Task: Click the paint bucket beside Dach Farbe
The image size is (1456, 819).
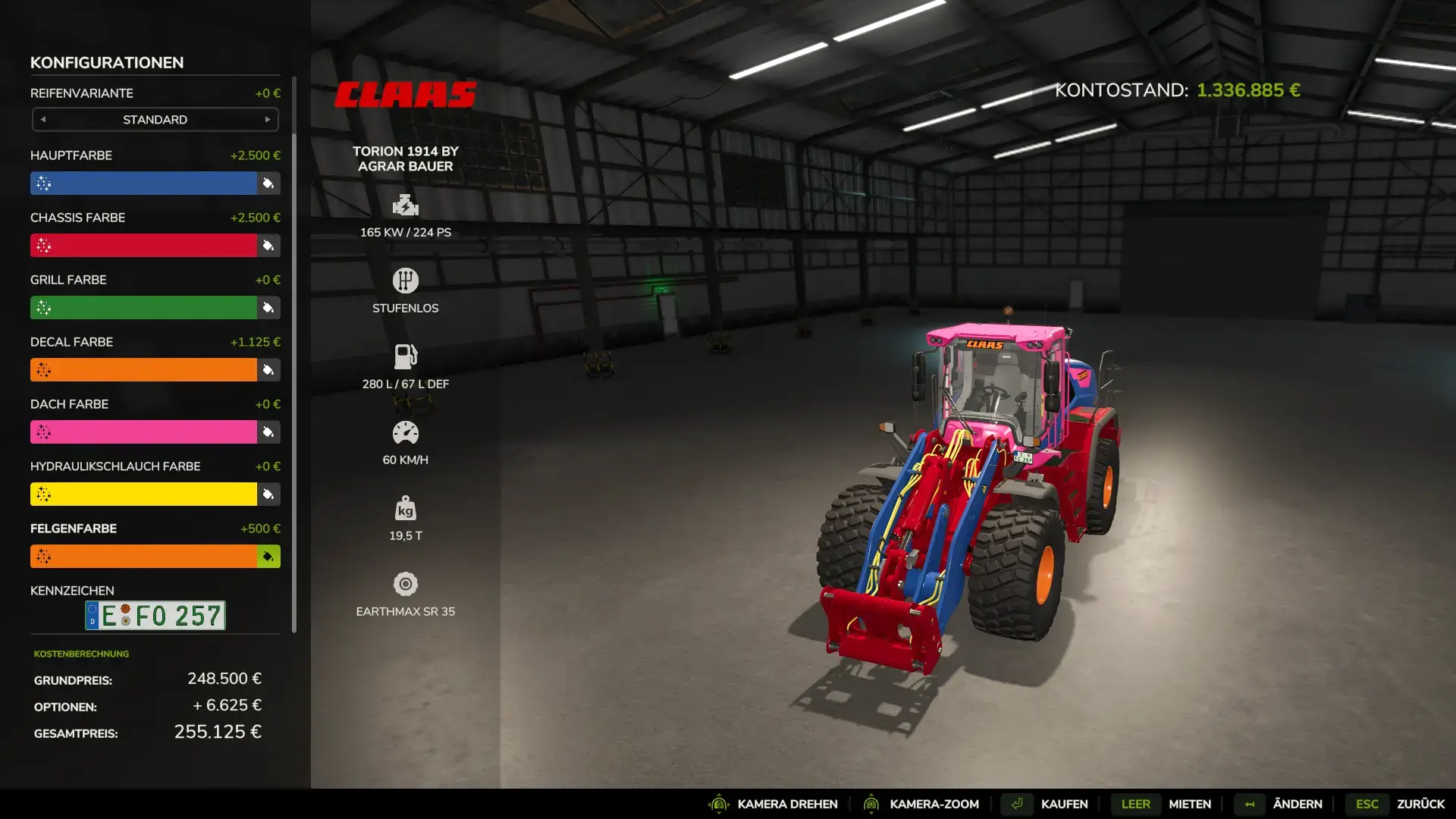Action: tap(268, 432)
